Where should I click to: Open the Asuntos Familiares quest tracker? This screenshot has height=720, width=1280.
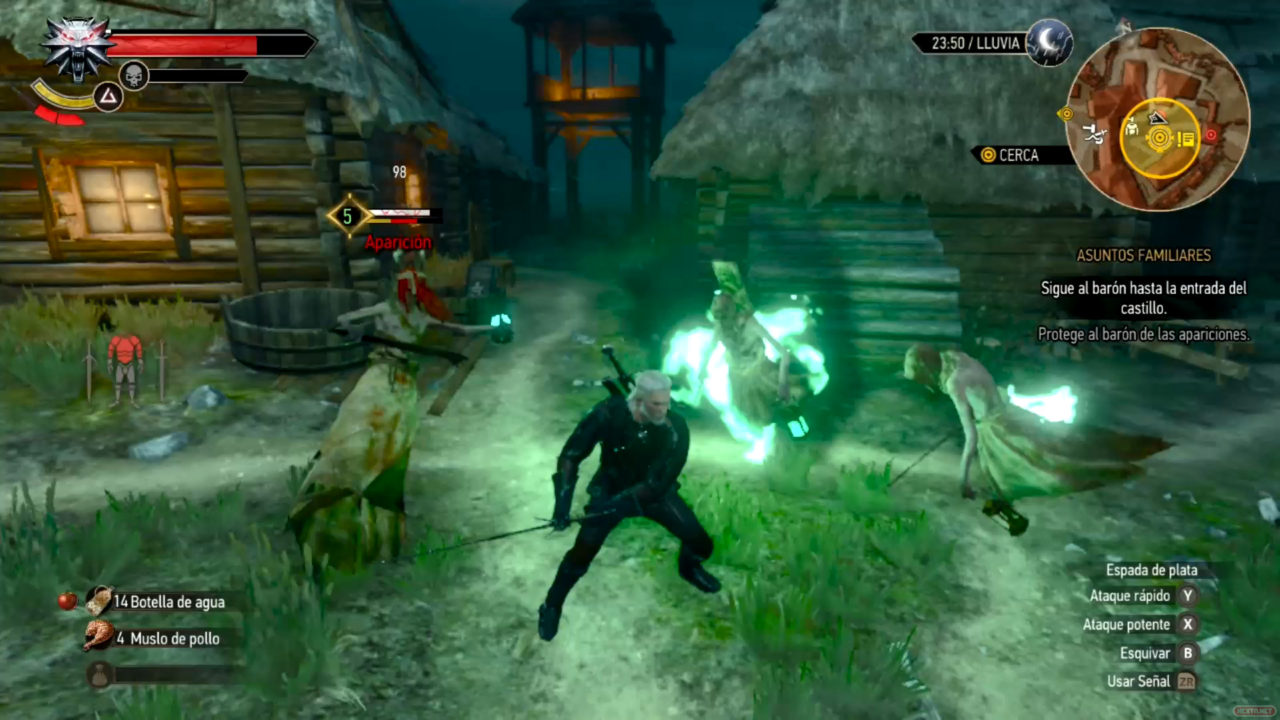coord(1143,255)
